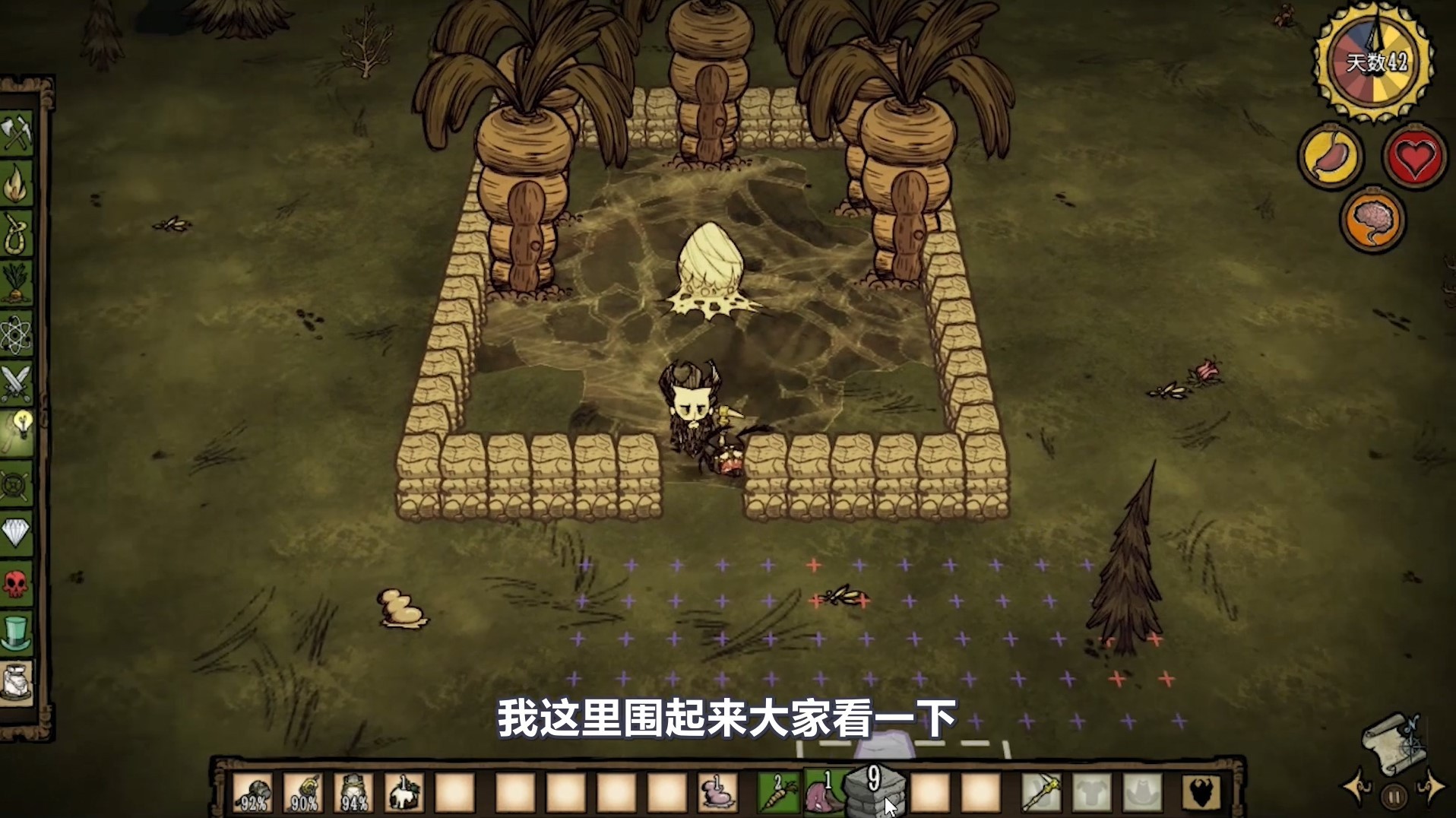1456x818 pixels.
Task: Open the Survival crafting category trap icon
Action: [x=21, y=230]
